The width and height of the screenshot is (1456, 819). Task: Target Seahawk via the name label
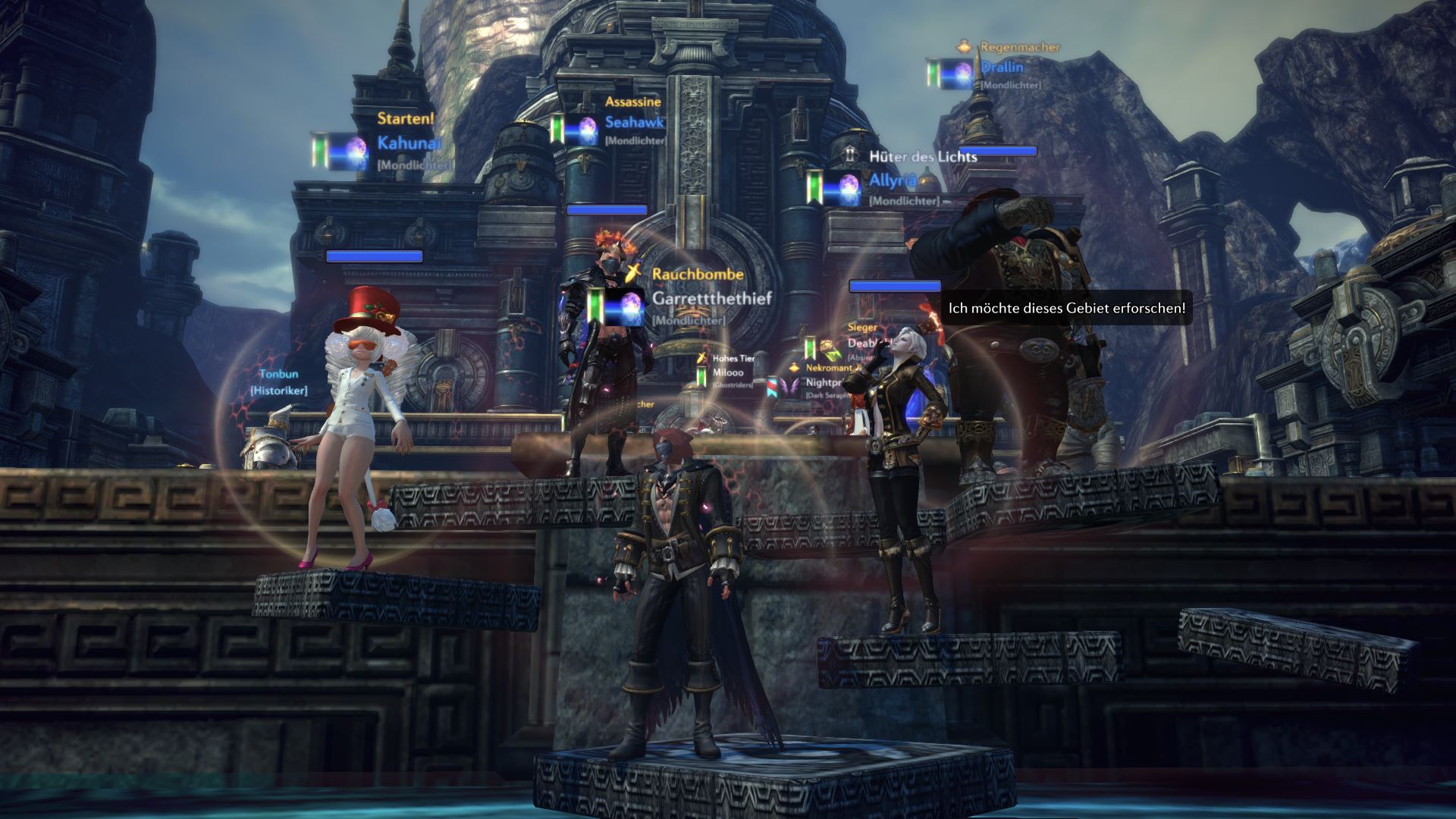click(x=634, y=122)
